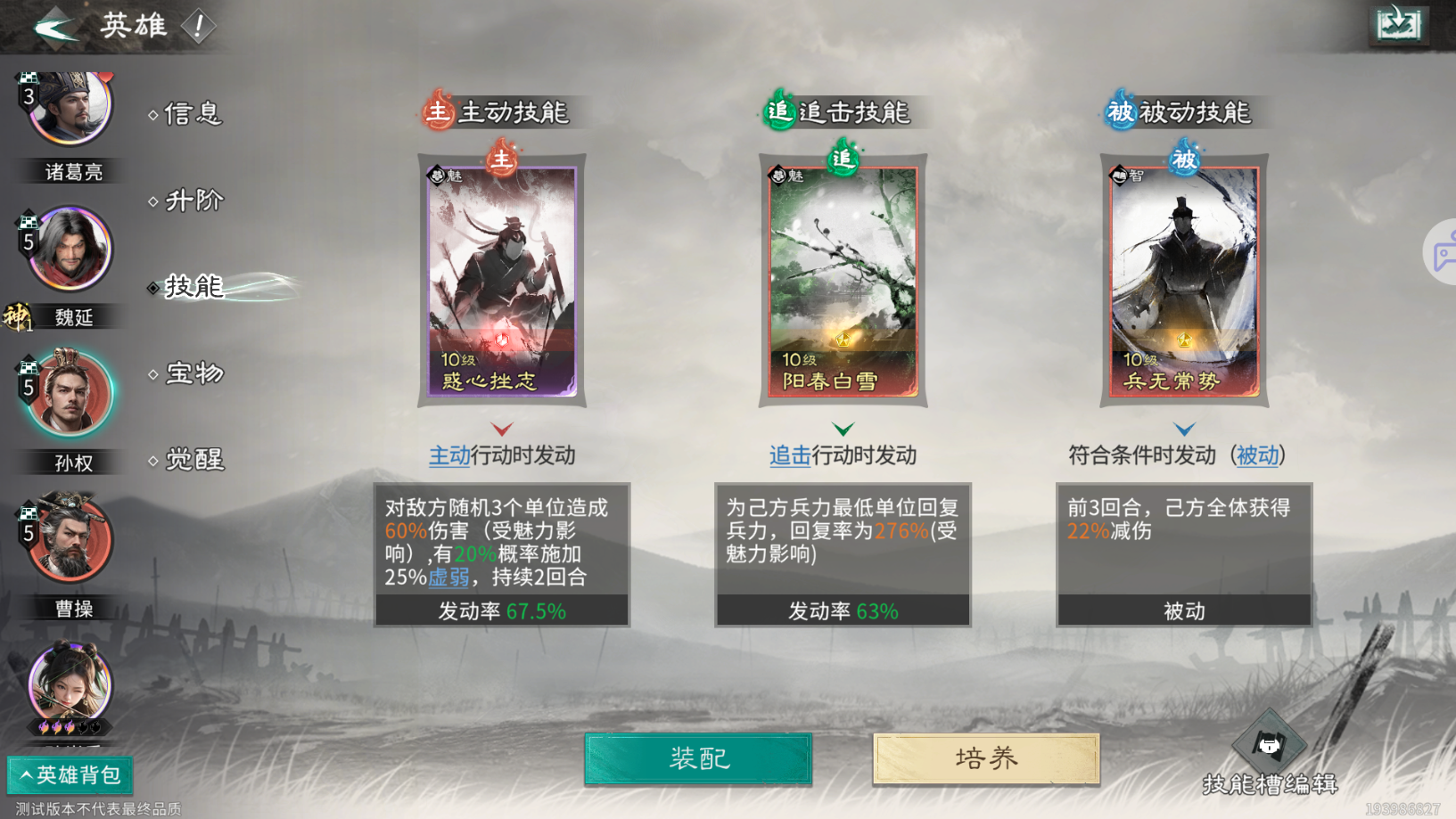Select hero 诸葛亮 in the left list
Image resolution: width=1456 pixels, height=819 pixels.
pos(70,107)
